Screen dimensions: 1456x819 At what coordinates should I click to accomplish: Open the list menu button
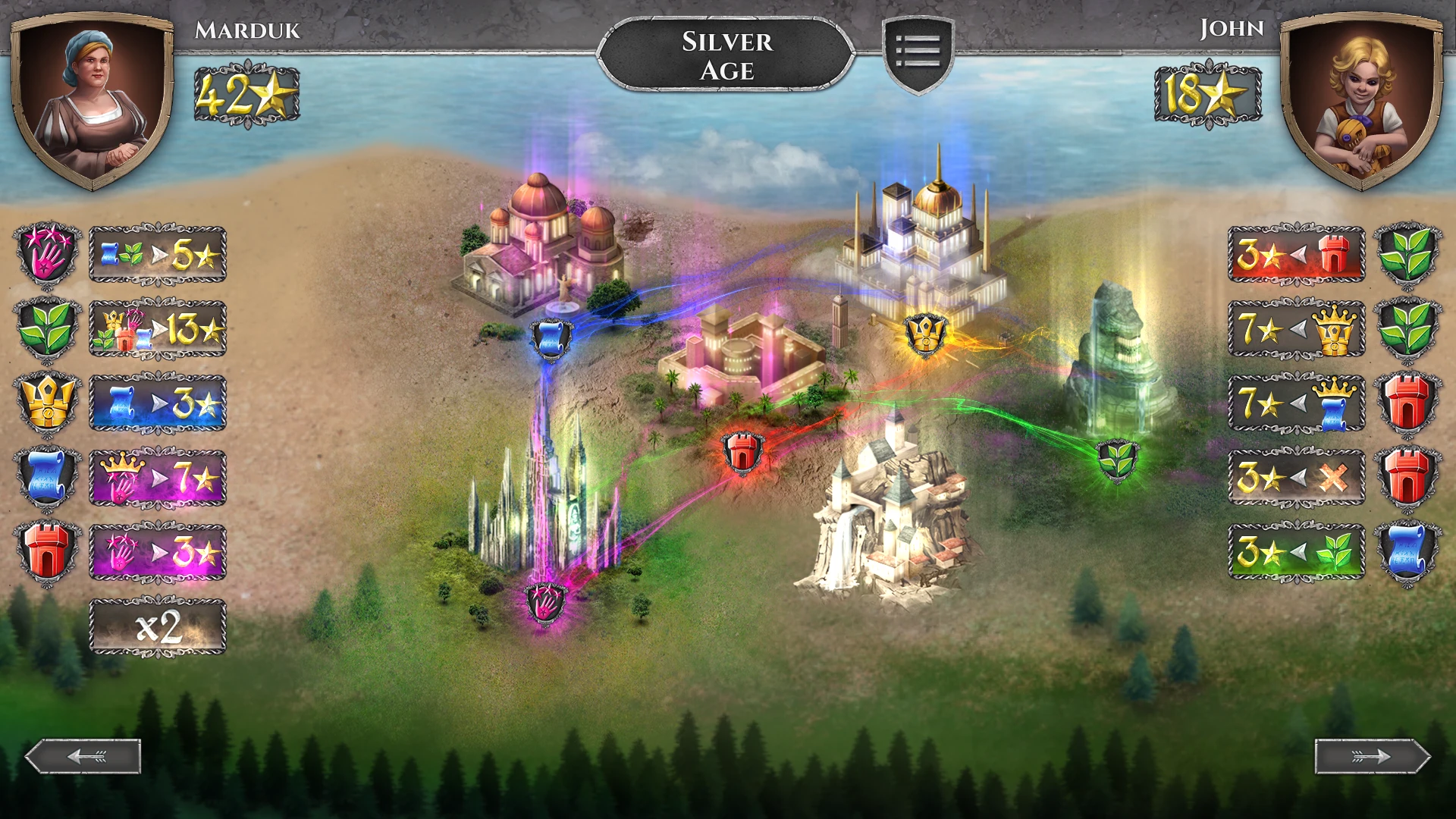[918, 53]
